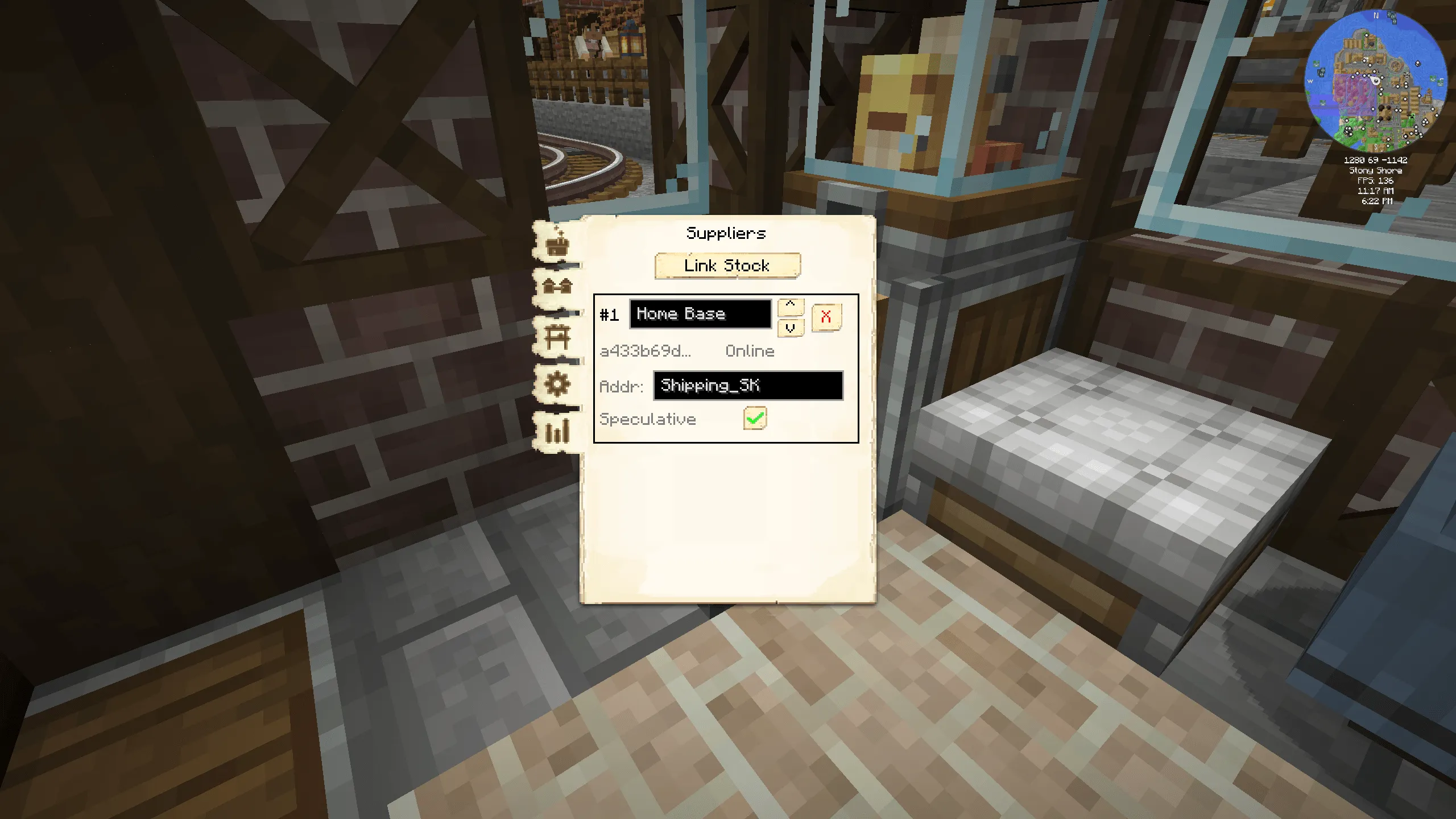Image resolution: width=1456 pixels, height=819 pixels.
Task: Click the red X to delete Home Base
Action: point(826,317)
